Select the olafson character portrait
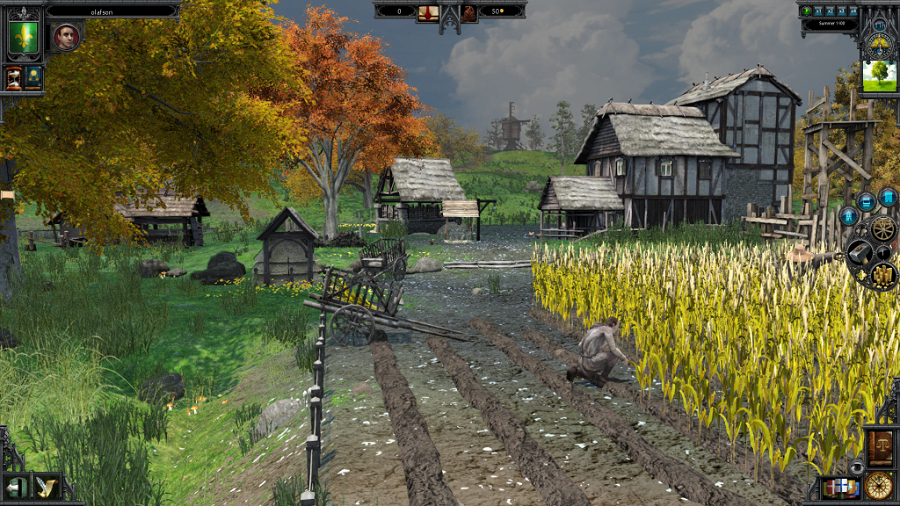 click(67, 38)
